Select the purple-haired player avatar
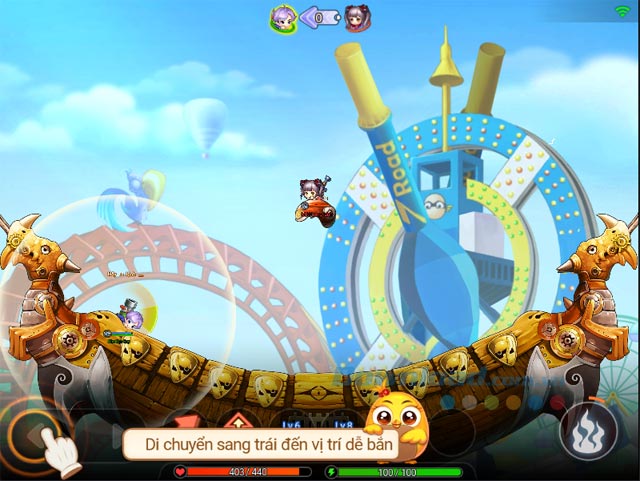Screen dimensions: 640x481 pyautogui.click(x=283, y=18)
